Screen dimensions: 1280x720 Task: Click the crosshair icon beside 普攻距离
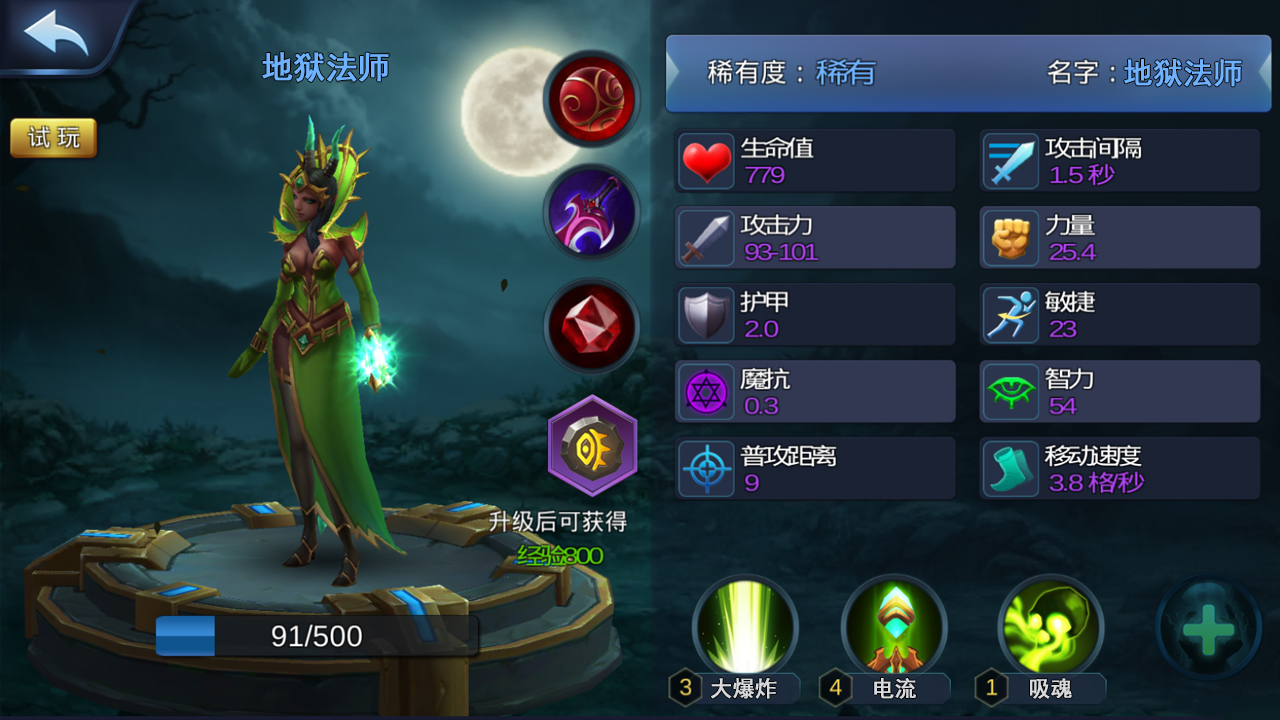(x=706, y=468)
